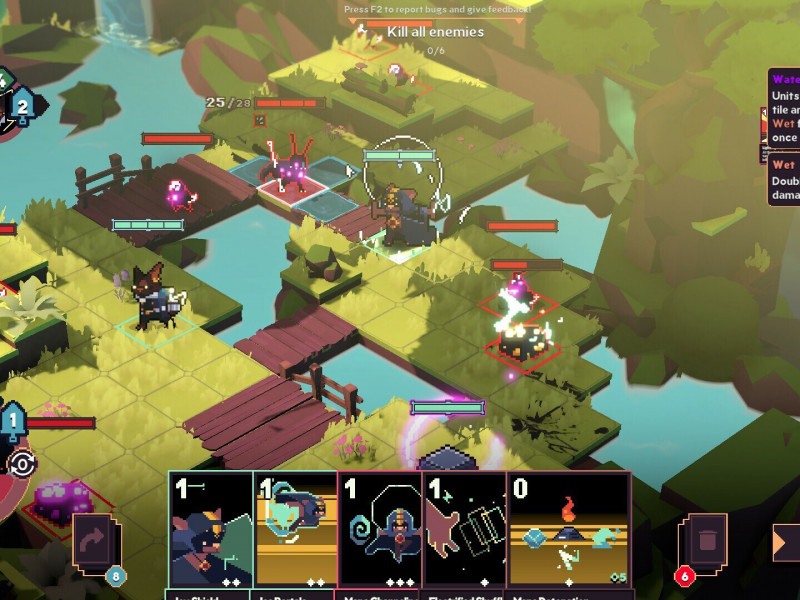The width and height of the screenshot is (800, 600).
Task: Click the circular swap arrows icon
Action: point(21,464)
